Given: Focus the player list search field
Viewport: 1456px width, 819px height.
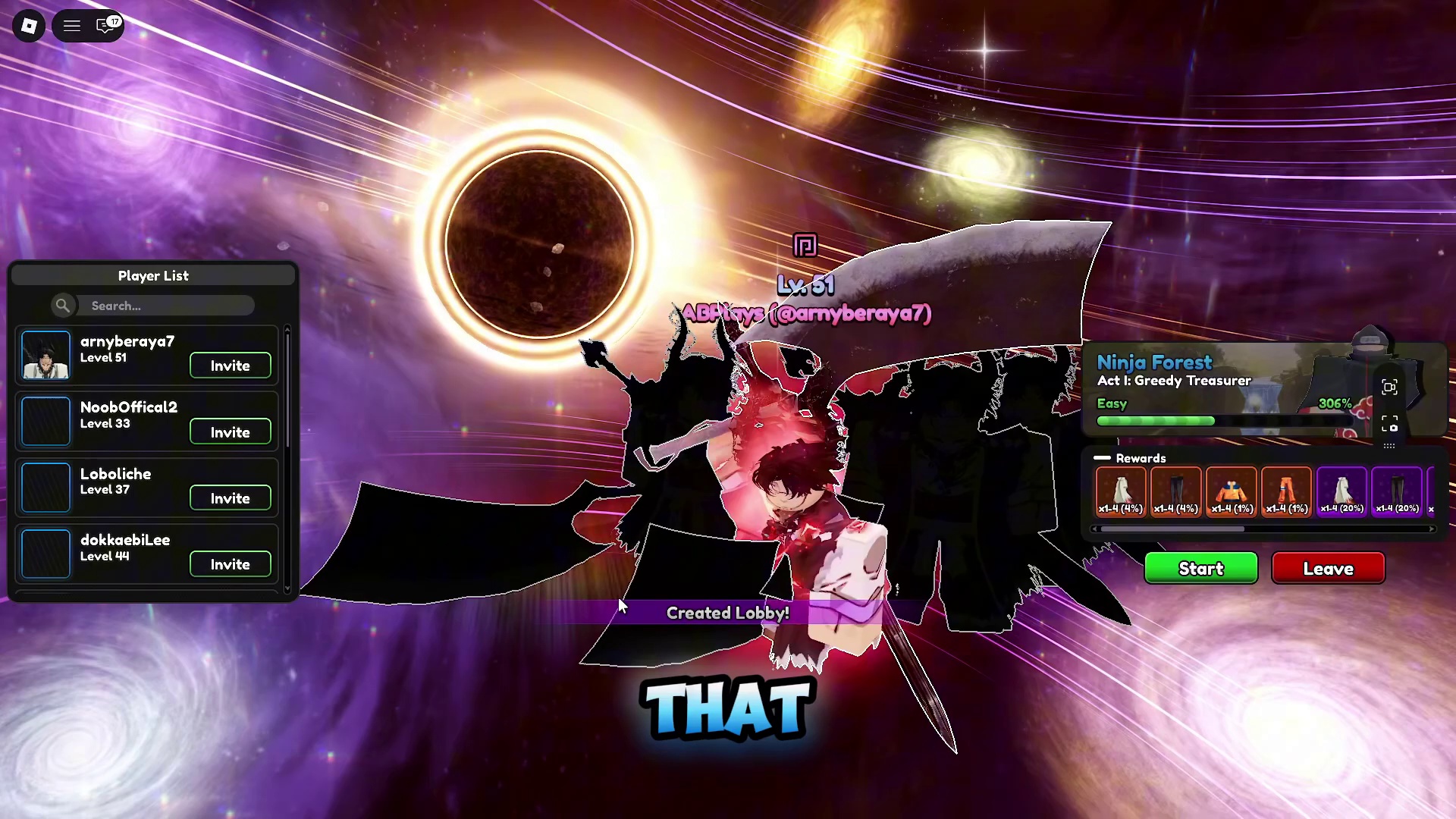Looking at the screenshot, I should tap(167, 306).
